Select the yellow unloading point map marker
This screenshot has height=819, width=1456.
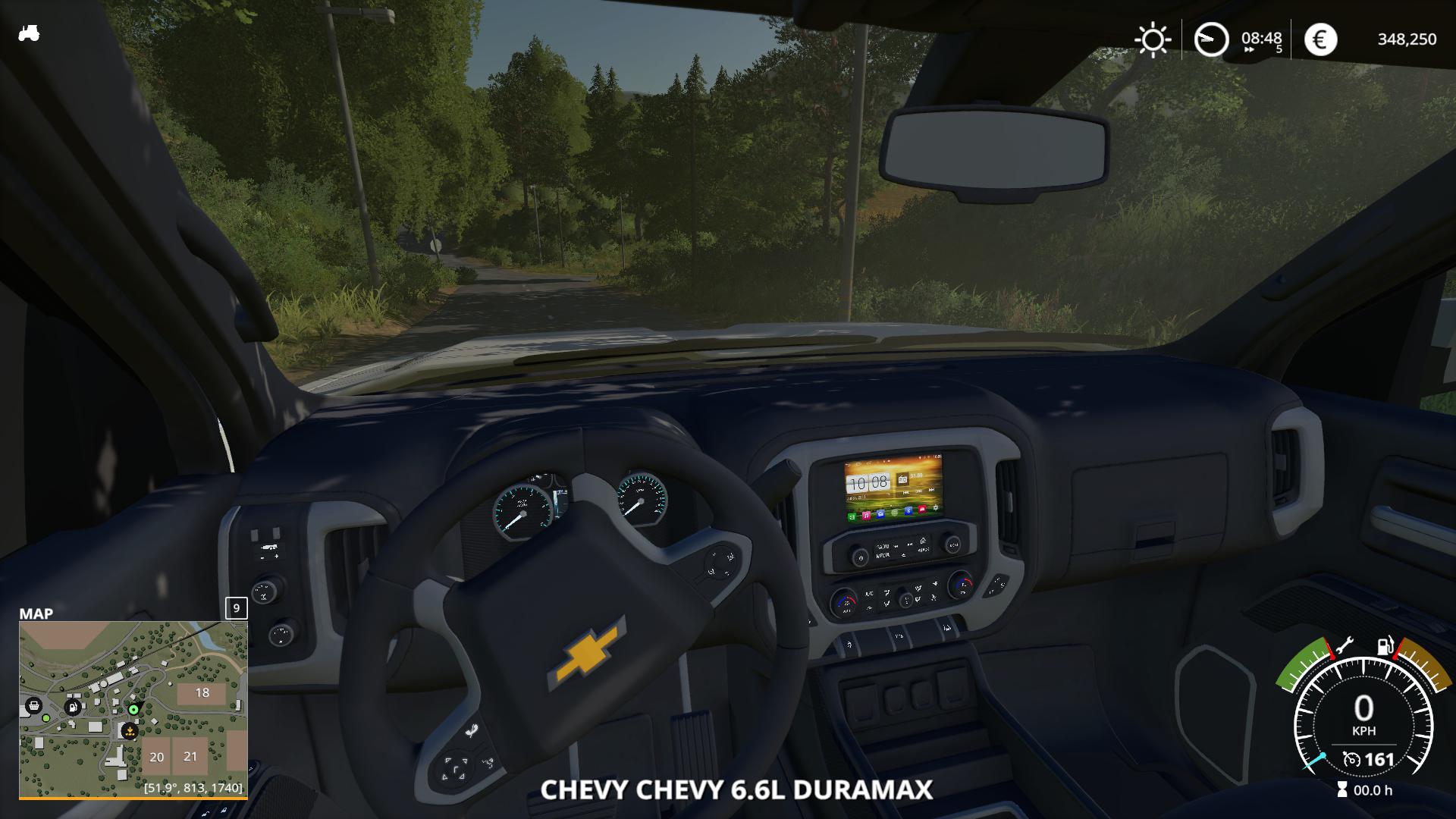click(x=130, y=732)
